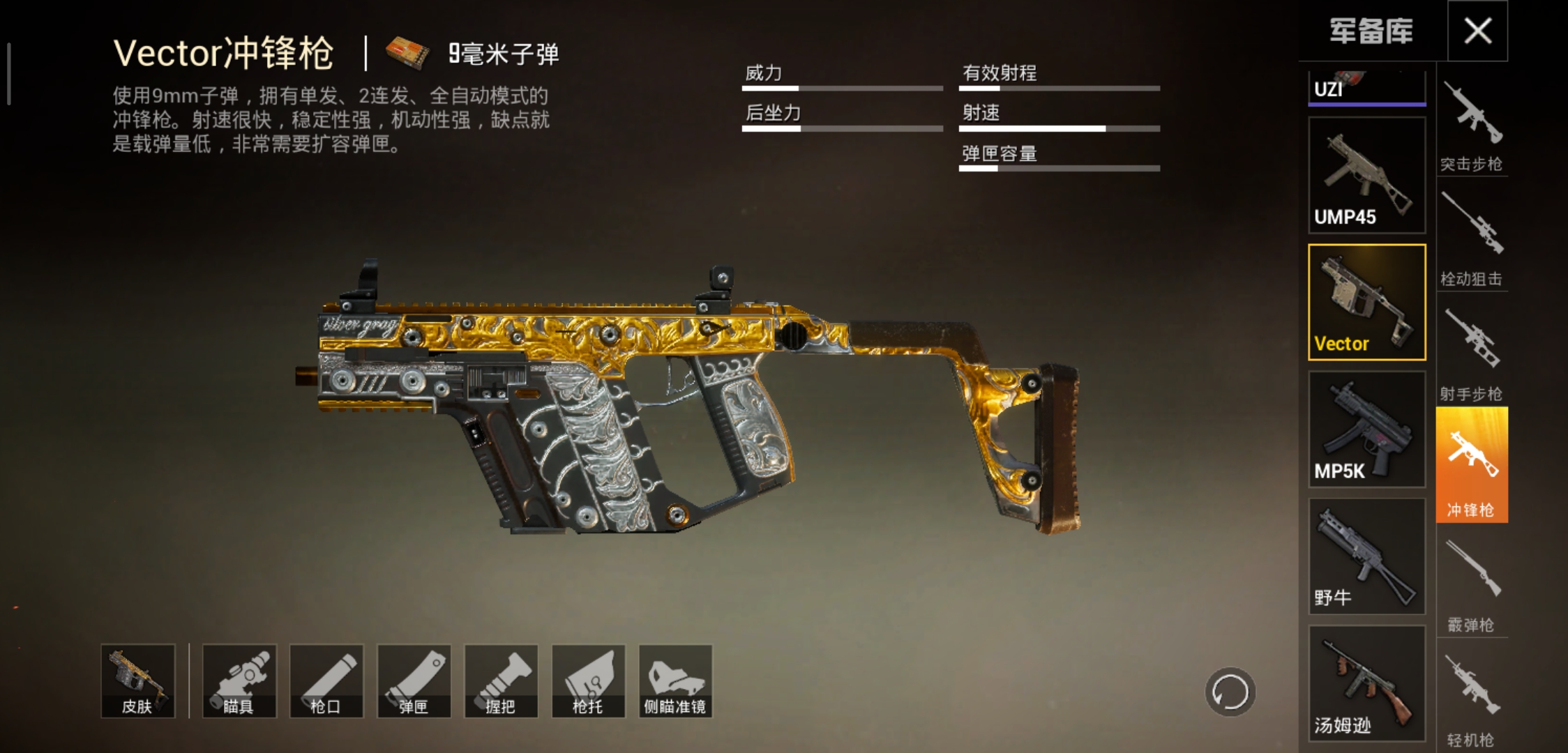Open the 瞄具 scope attachment slot

tap(239, 680)
